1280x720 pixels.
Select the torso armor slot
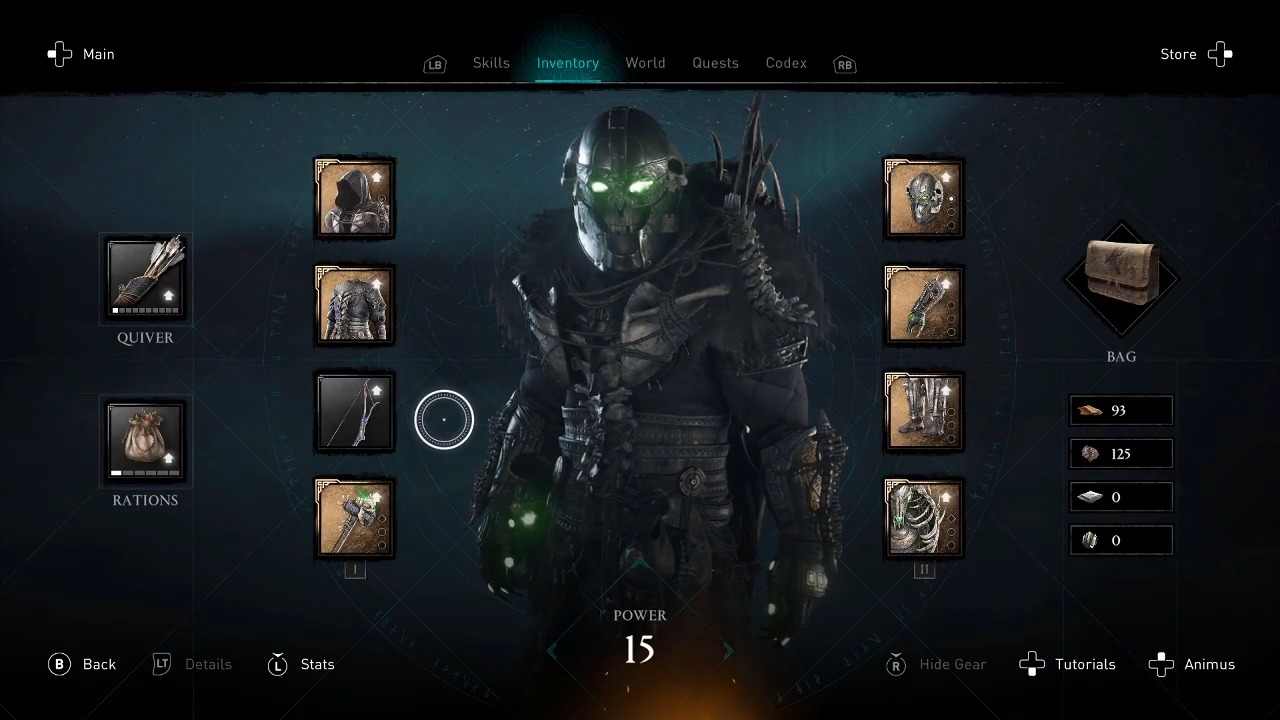click(x=354, y=305)
